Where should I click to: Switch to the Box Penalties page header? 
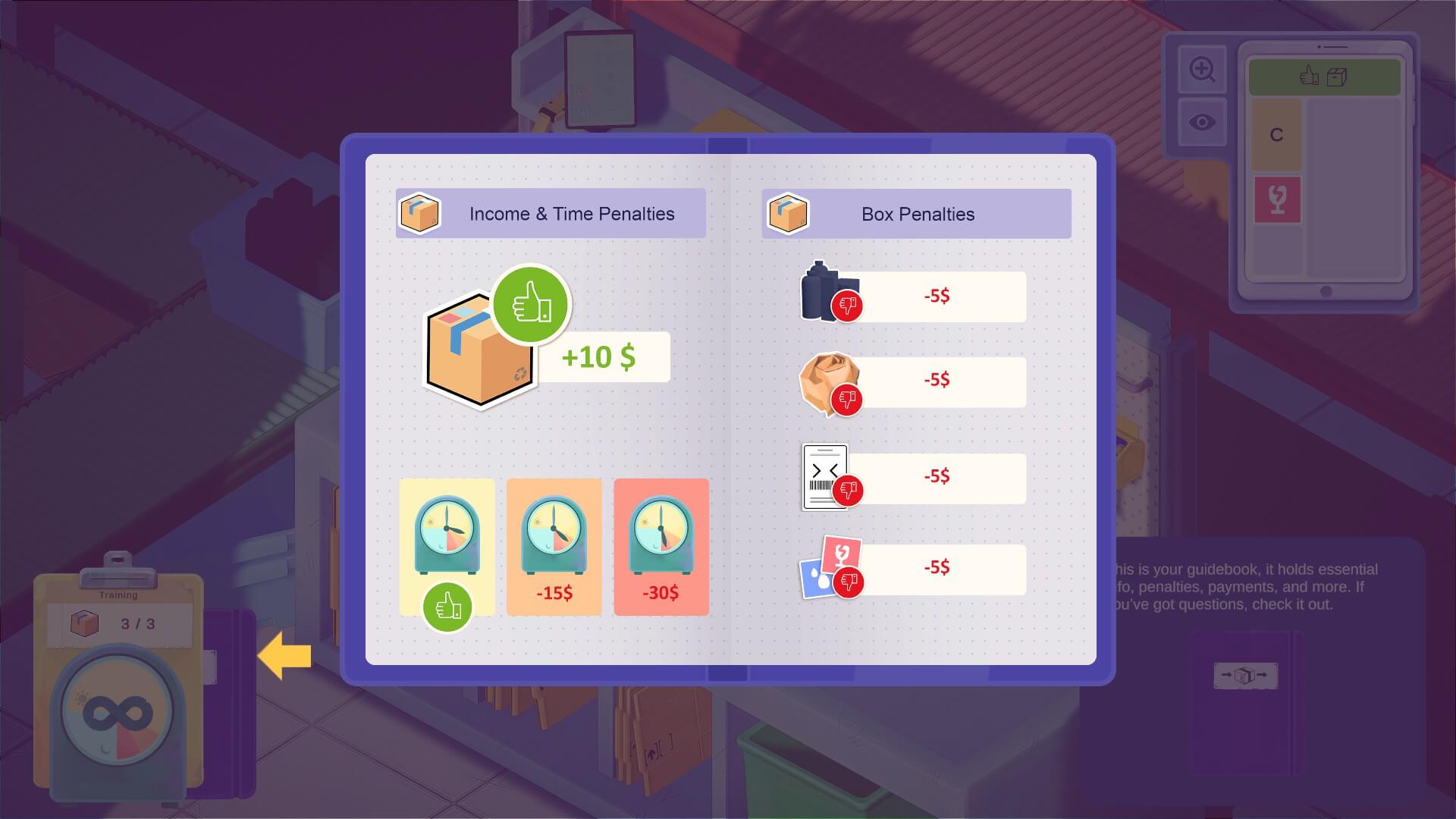(916, 213)
